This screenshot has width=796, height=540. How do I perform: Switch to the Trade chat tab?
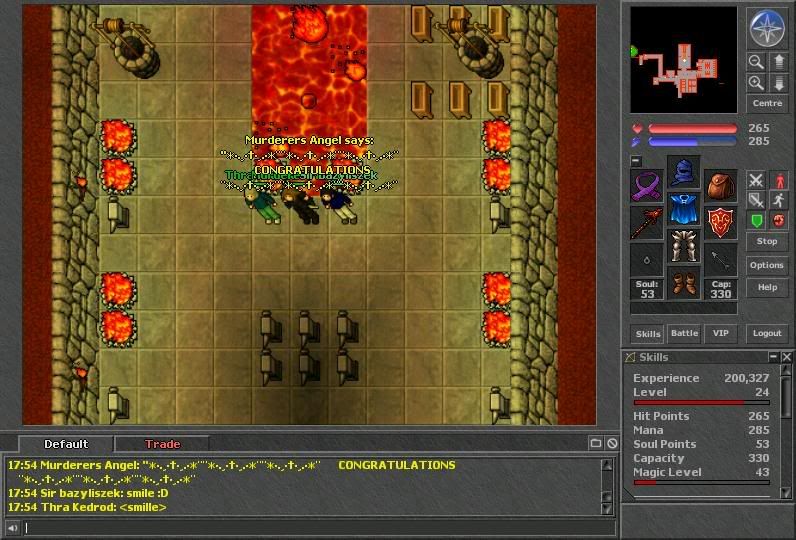coord(162,444)
